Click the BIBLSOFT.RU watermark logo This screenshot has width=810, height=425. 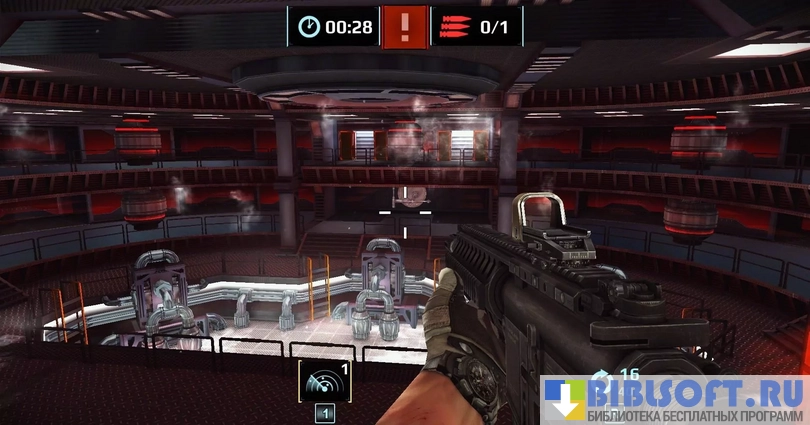675,399
